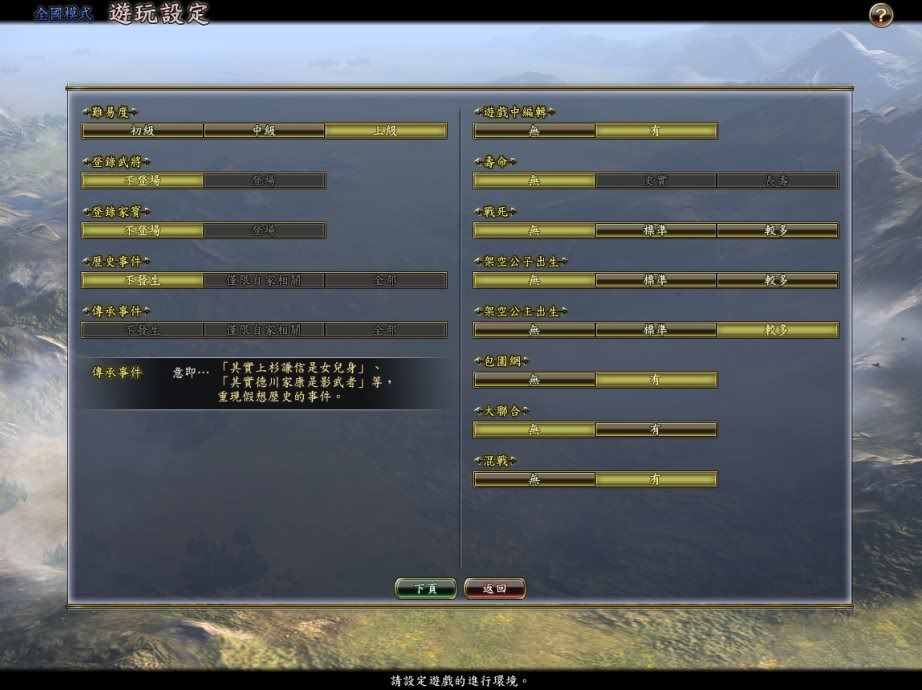Set 混戰 to 無
The height and width of the screenshot is (690, 922).
534,479
